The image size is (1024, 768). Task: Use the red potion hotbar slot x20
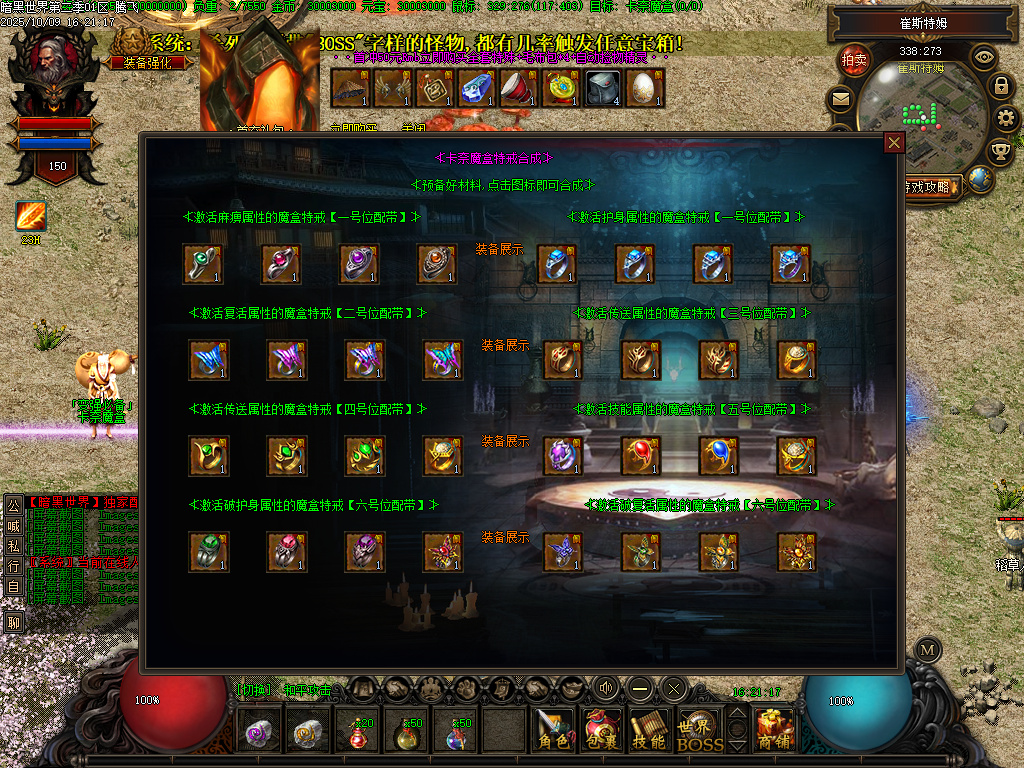(357, 733)
